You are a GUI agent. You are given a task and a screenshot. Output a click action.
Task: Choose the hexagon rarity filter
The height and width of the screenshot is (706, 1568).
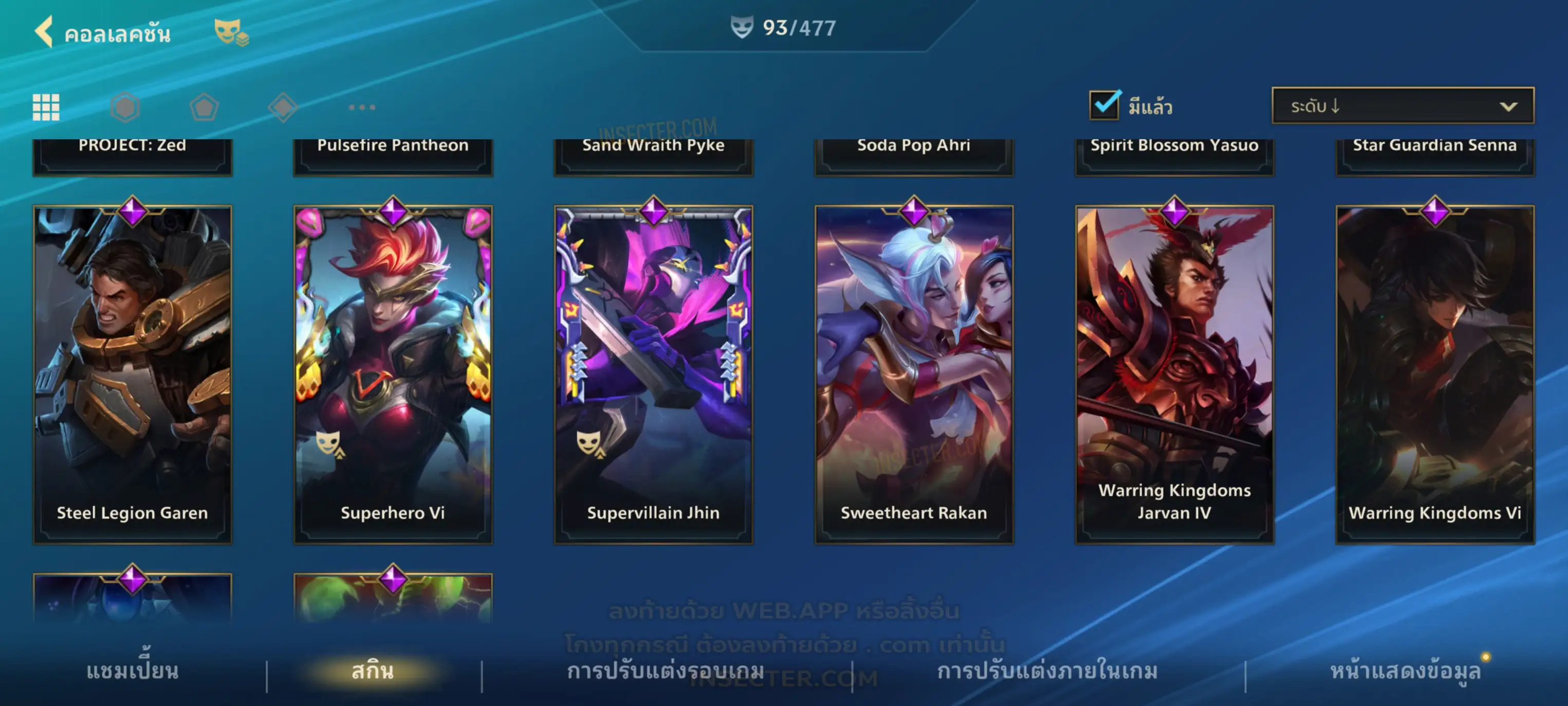tap(125, 107)
